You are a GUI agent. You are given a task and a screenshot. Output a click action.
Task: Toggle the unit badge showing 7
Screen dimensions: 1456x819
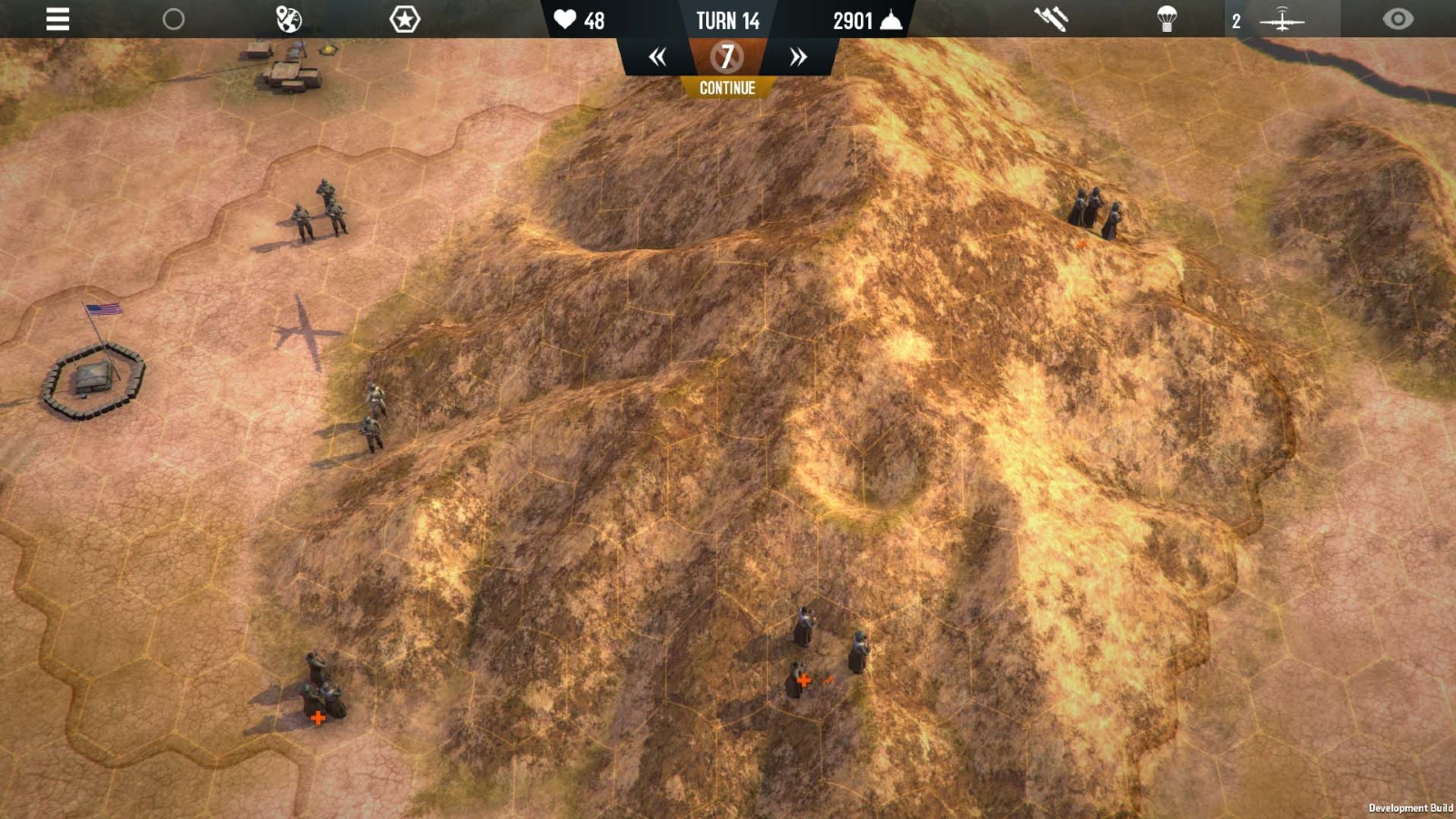(x=726, y=58)
